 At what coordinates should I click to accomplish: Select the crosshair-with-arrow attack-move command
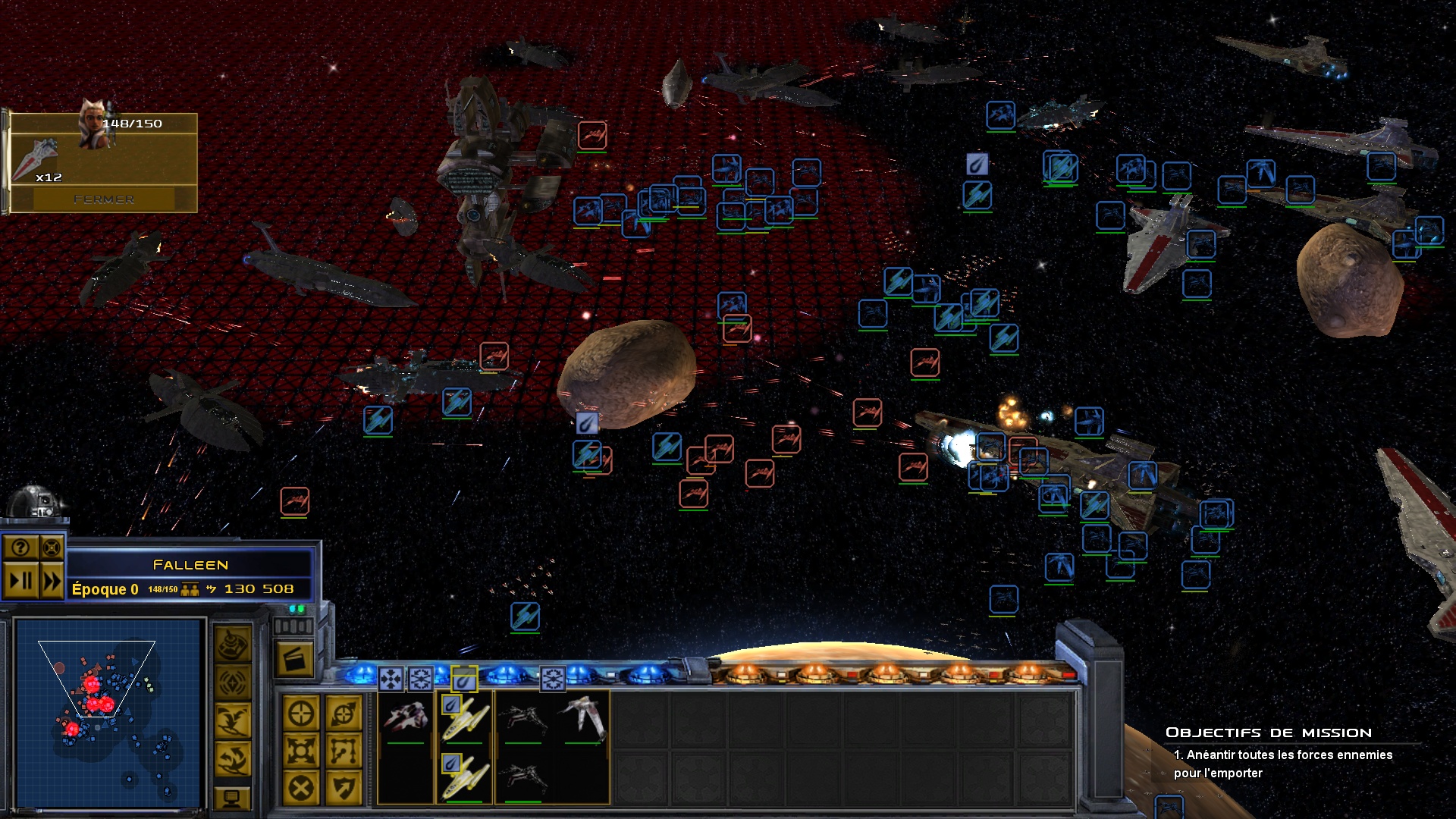tap(343, 714)
